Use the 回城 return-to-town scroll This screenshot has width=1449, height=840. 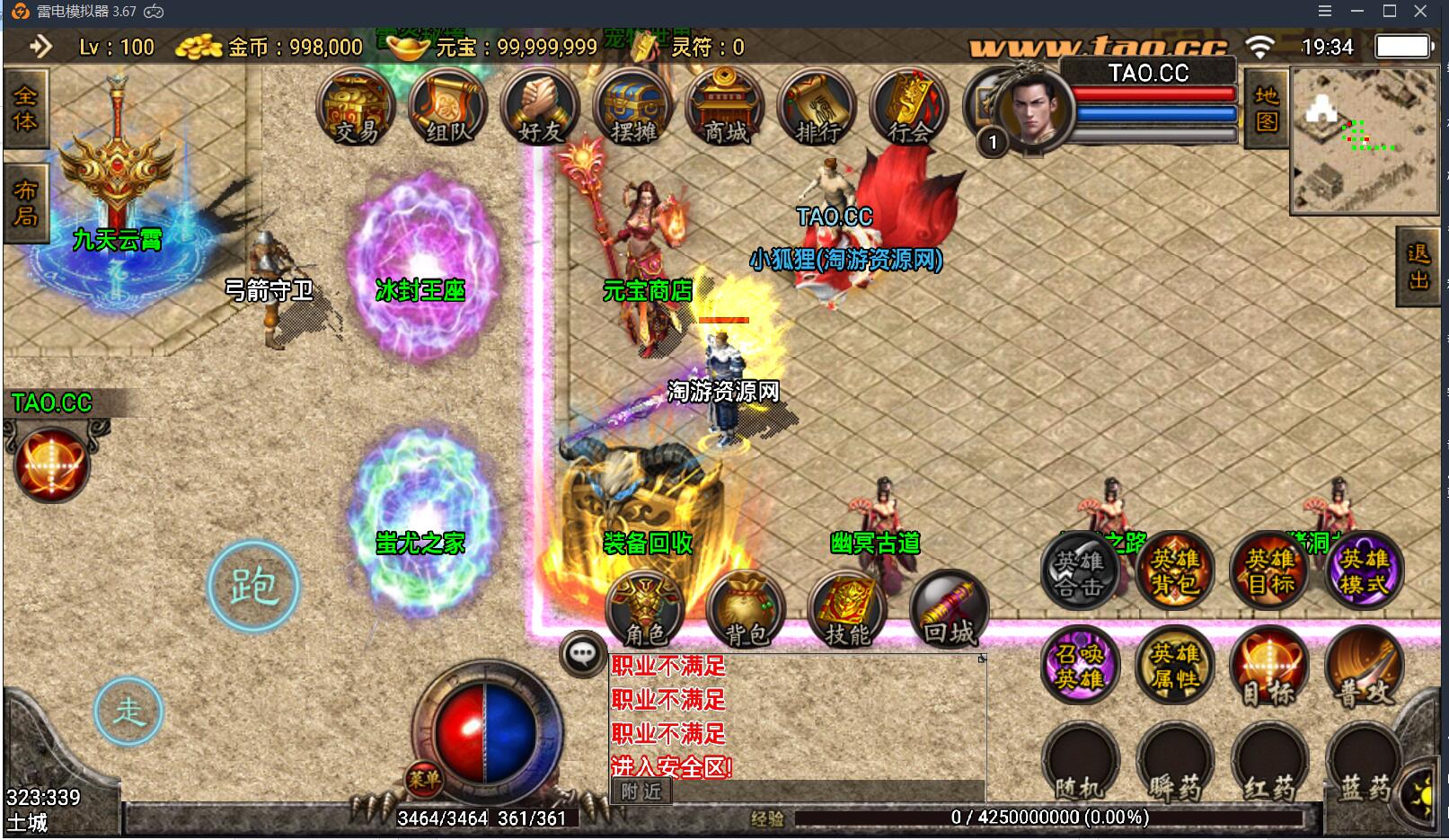coord(949,609)
